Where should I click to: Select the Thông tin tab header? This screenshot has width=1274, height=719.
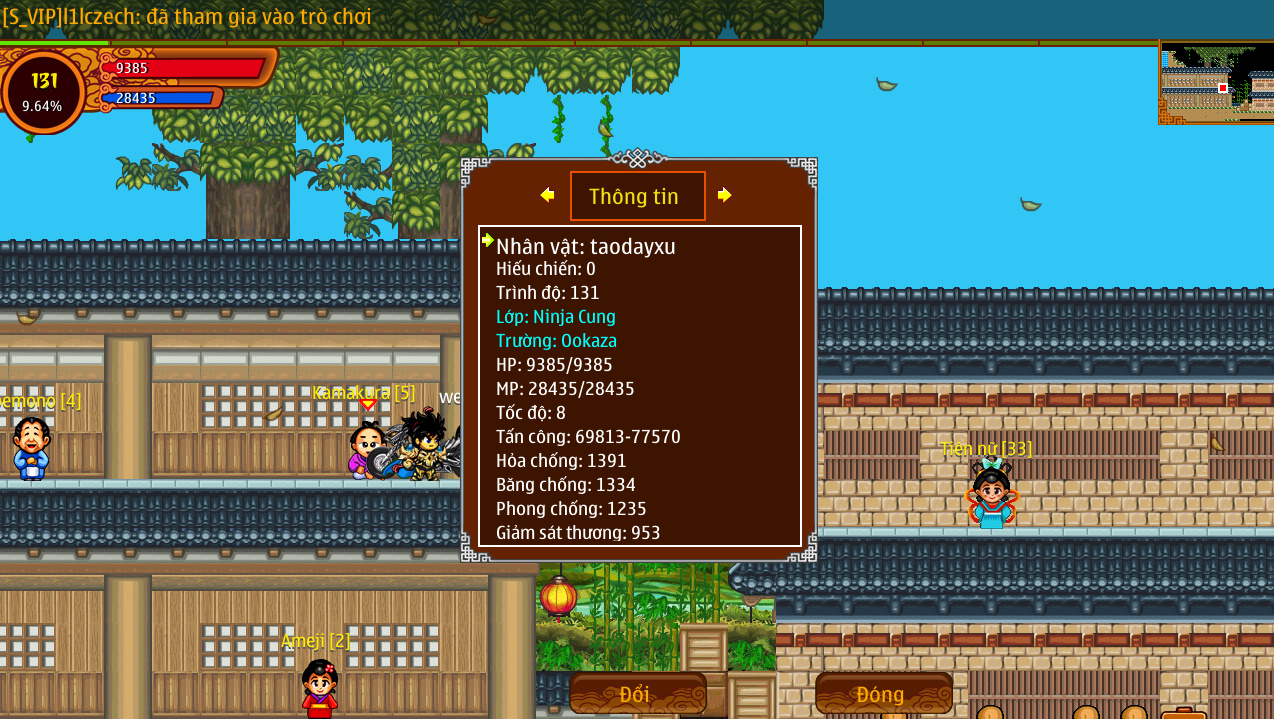(637, 196)
